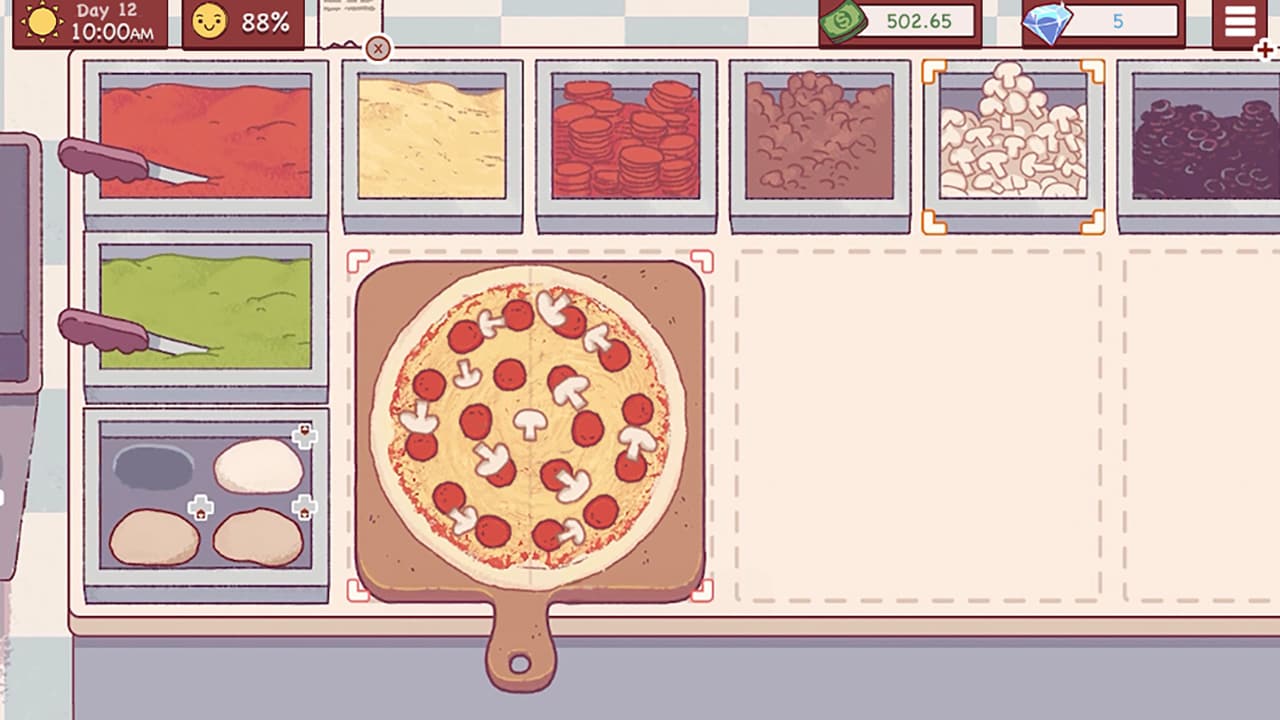The width and height of the screenshot is (1280, 720).
Task: View the money balance display
Action: click(897, 21)
